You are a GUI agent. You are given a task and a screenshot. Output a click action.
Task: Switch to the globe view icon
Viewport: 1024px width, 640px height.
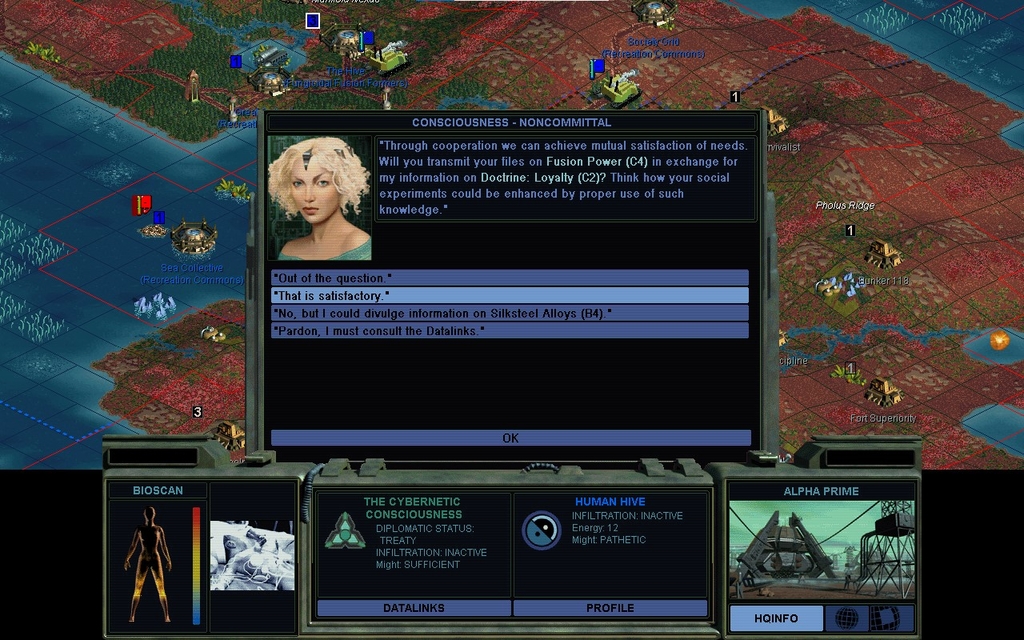(x=846, y=618)
